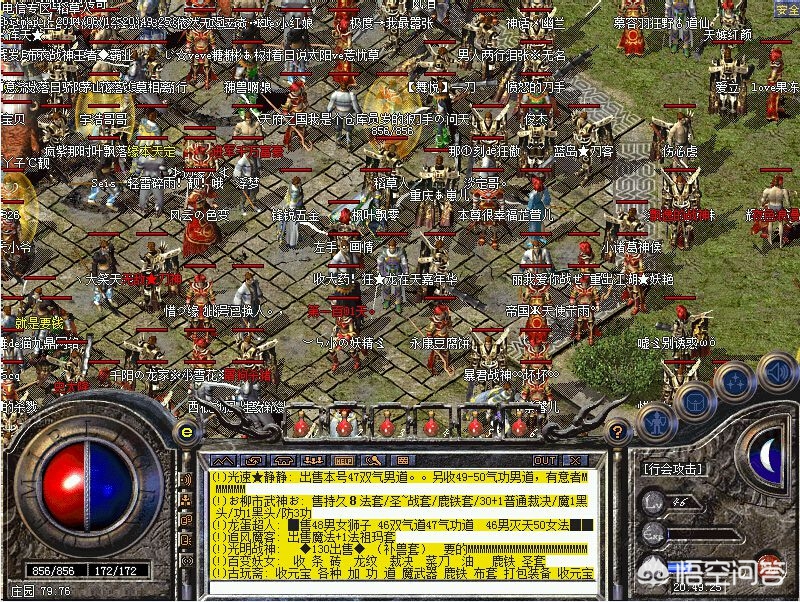Viewport: 800px width, 602px height.
Task: Click the yellow 'e' round button
Action: [x=185, y=432]
